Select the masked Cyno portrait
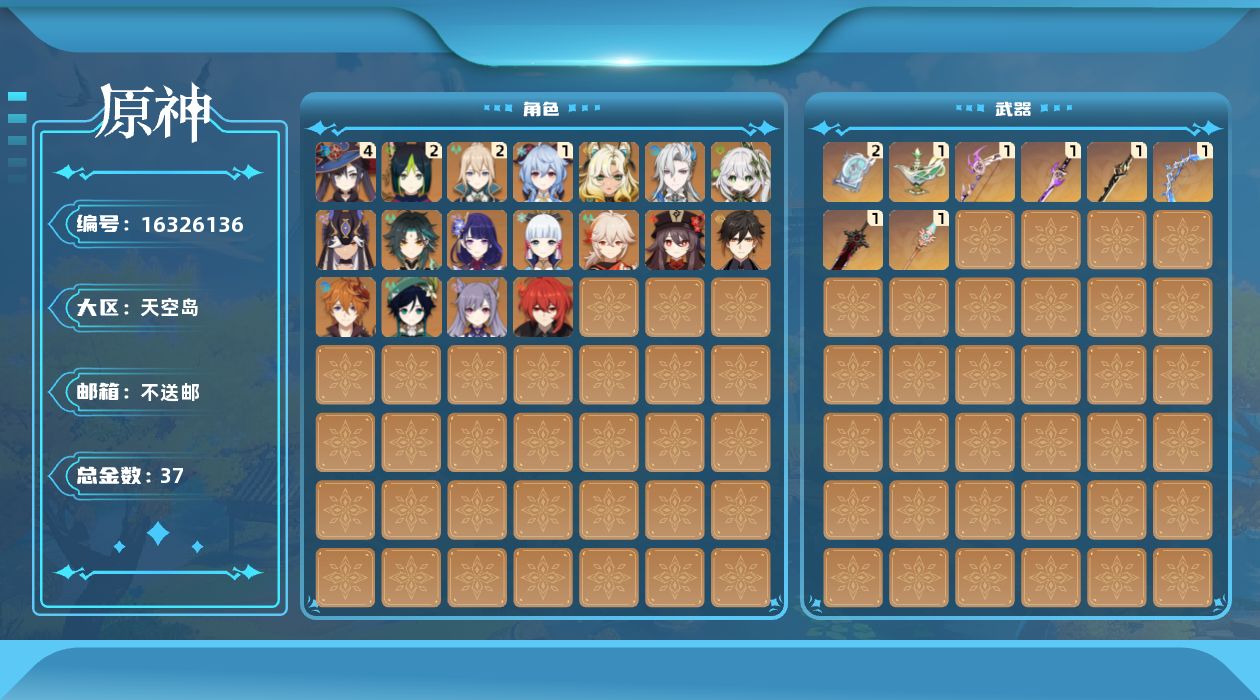This screenshot has width=1260, height=700. [x=346, y=240]
